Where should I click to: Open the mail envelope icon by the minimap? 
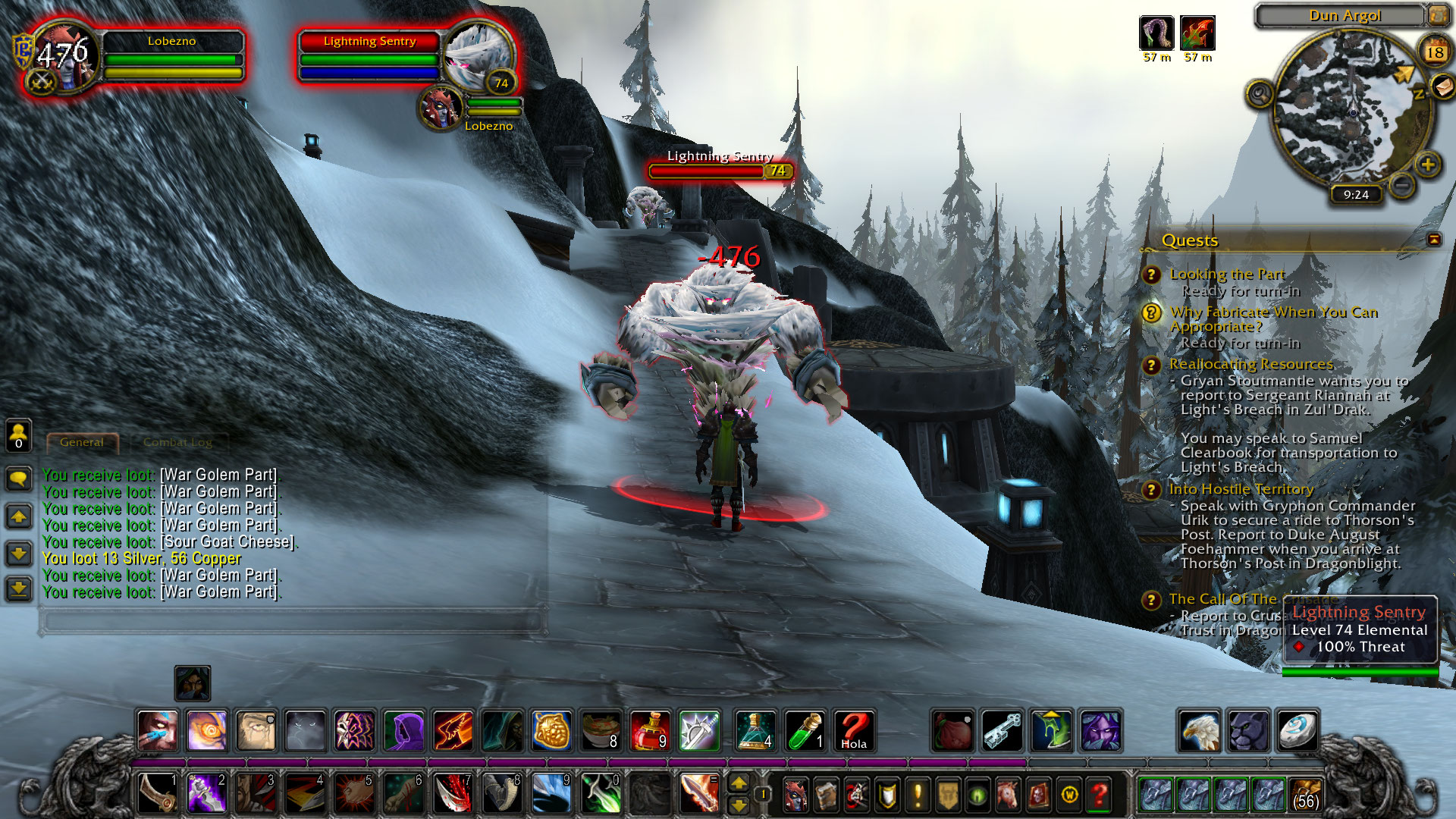click(x=1442, y=88)
